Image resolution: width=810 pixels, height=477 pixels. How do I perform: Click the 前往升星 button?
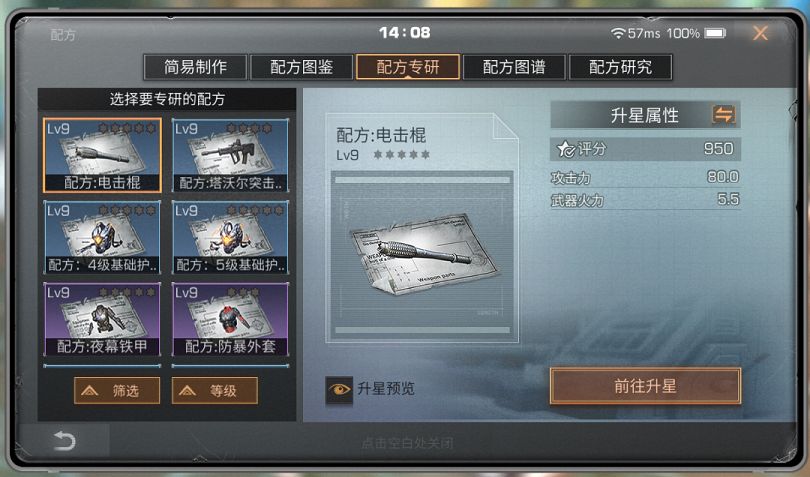(645, 386)
